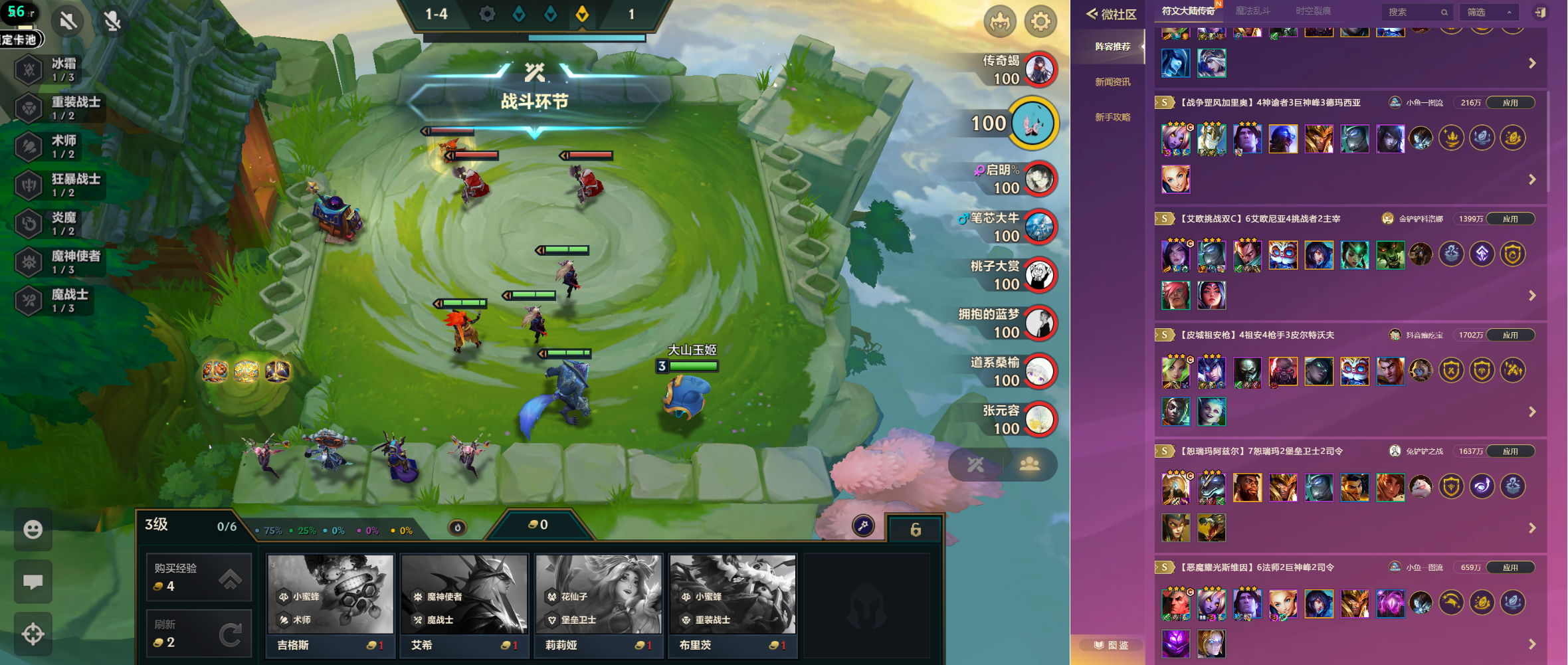The height and width of the screenshot is (665, 1568).
Task: Open the gear settings menu
Action: pyautogui.click(x=1040, y=22)
